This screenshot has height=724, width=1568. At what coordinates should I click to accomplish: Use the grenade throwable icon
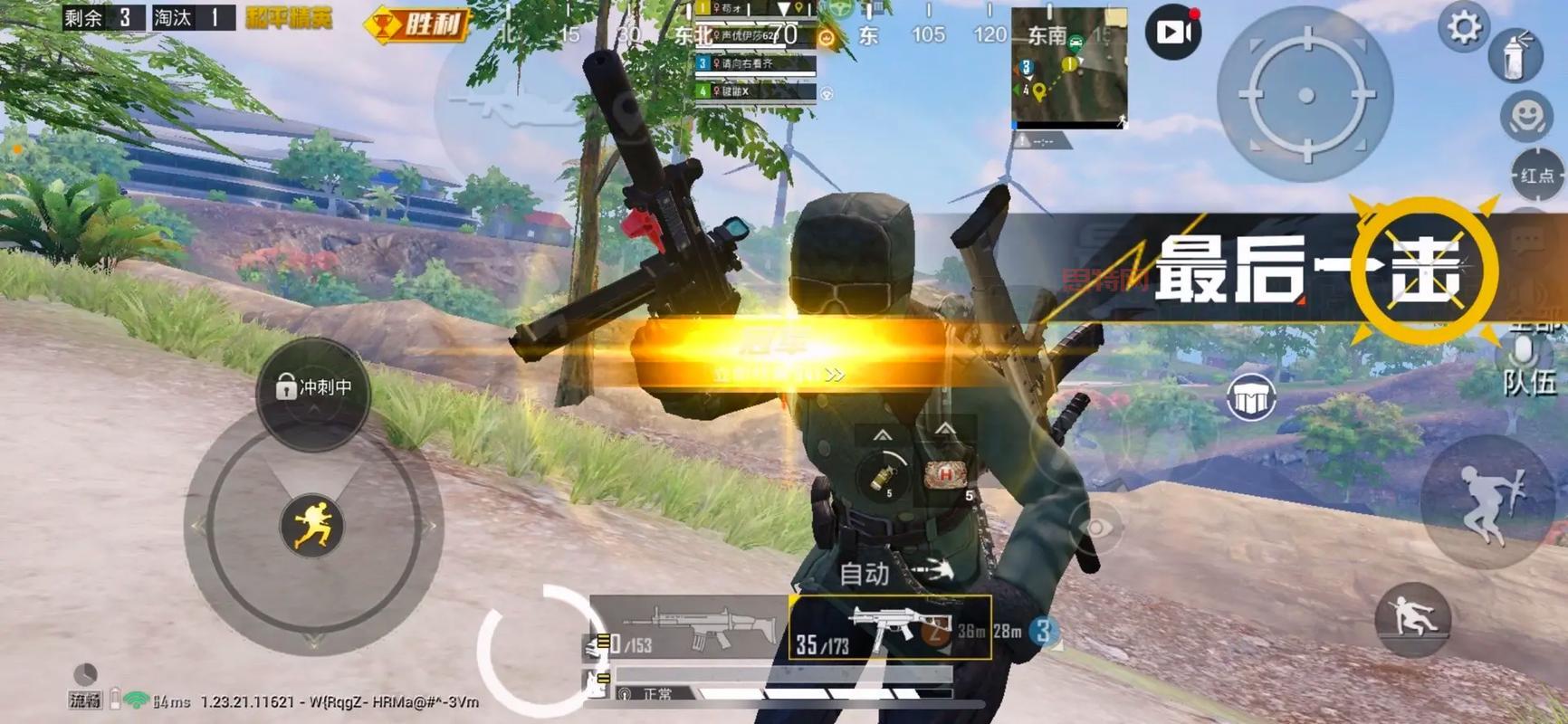[x=882, y=474]
